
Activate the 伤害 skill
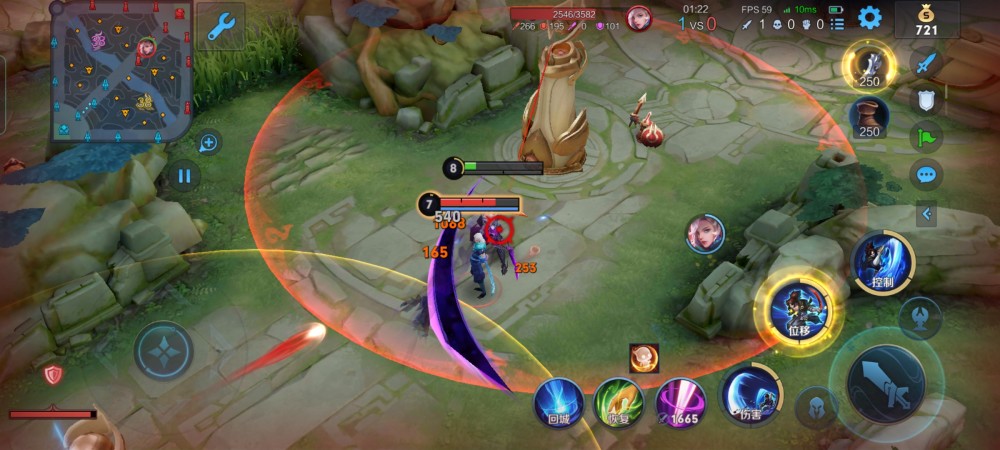pyautogui.click(x=746, y=392)
